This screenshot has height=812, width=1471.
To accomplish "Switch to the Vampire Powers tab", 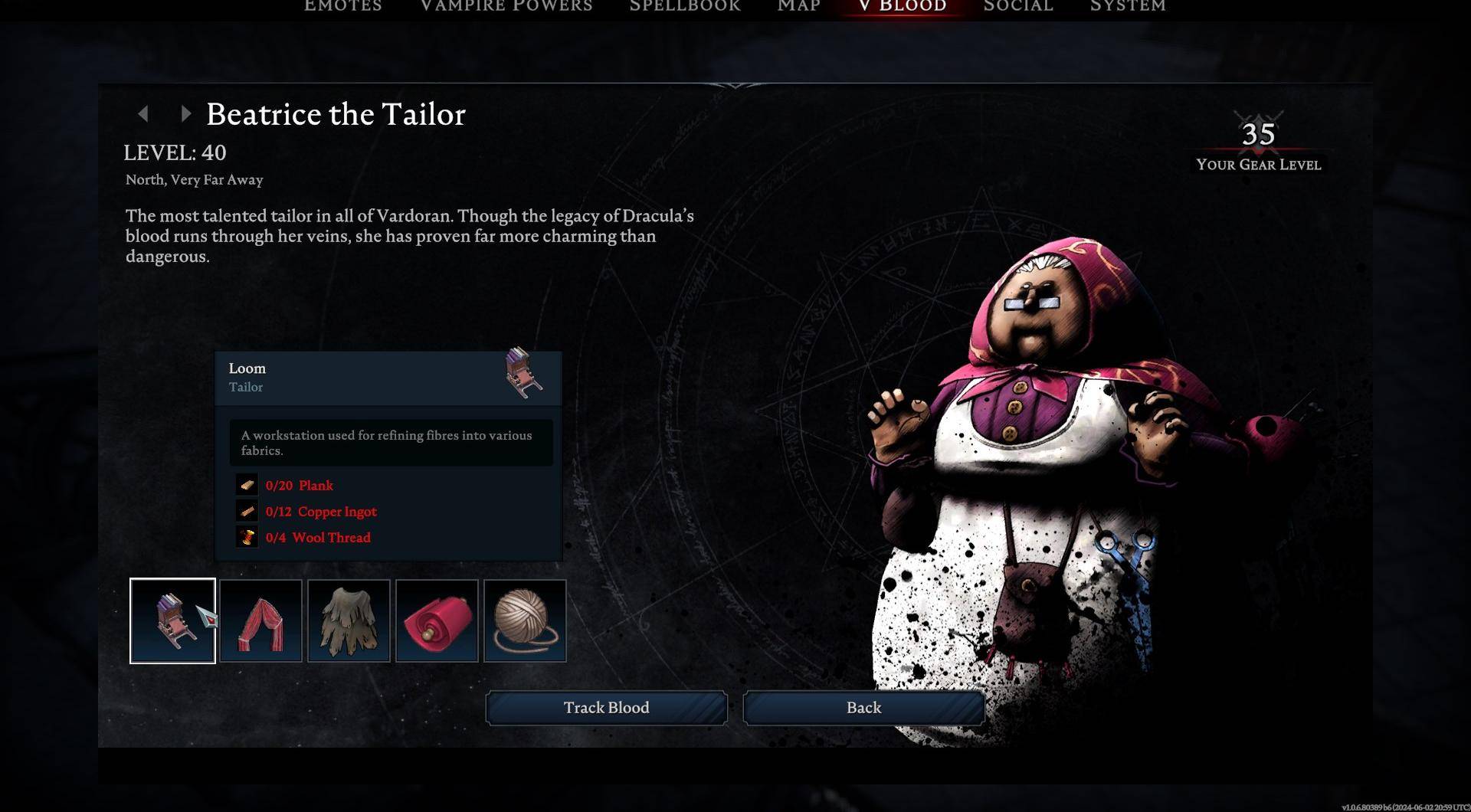I will (x=506, y=7).
